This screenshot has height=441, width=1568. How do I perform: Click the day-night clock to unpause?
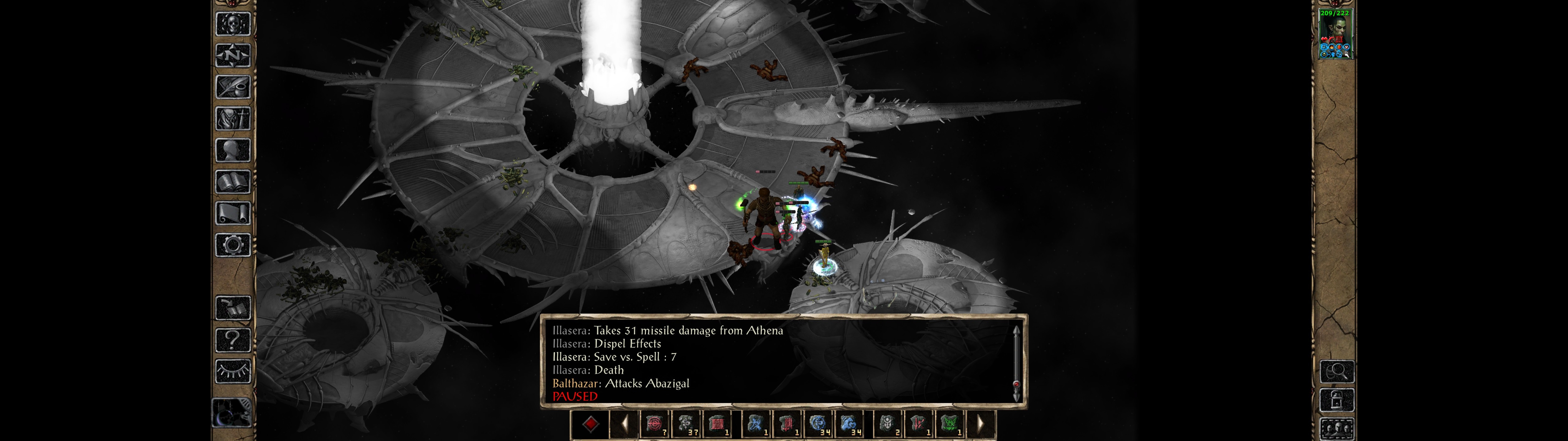231,413
